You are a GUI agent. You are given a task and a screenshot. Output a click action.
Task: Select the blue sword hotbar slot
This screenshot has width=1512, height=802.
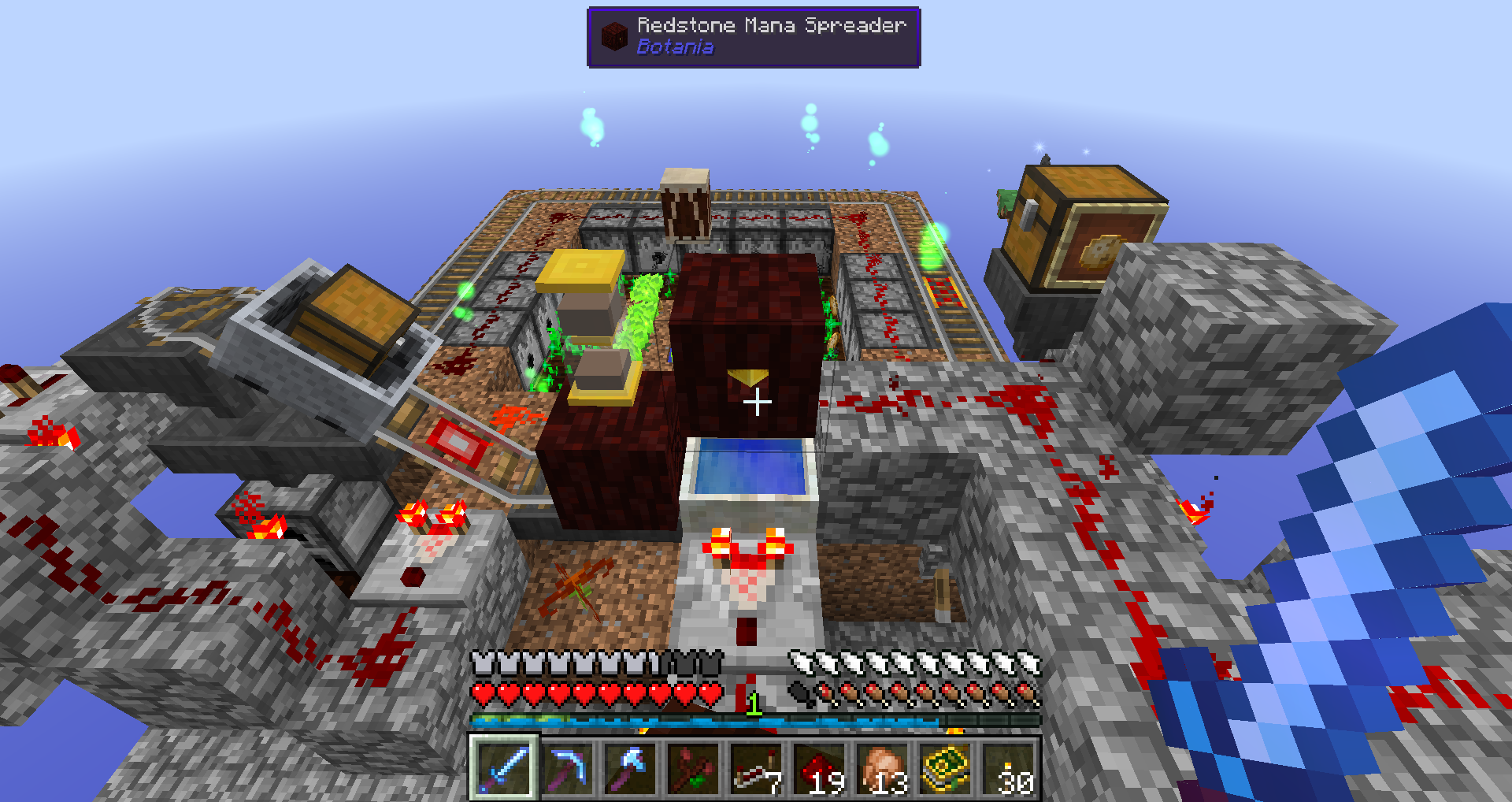pos(504,768)
